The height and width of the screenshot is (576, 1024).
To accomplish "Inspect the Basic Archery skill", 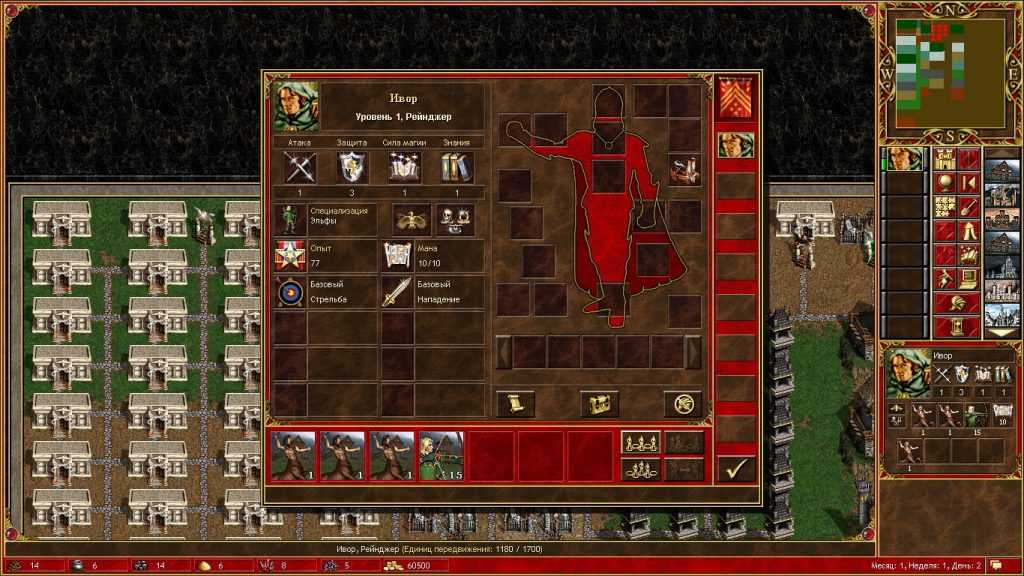I will [290, 292].
